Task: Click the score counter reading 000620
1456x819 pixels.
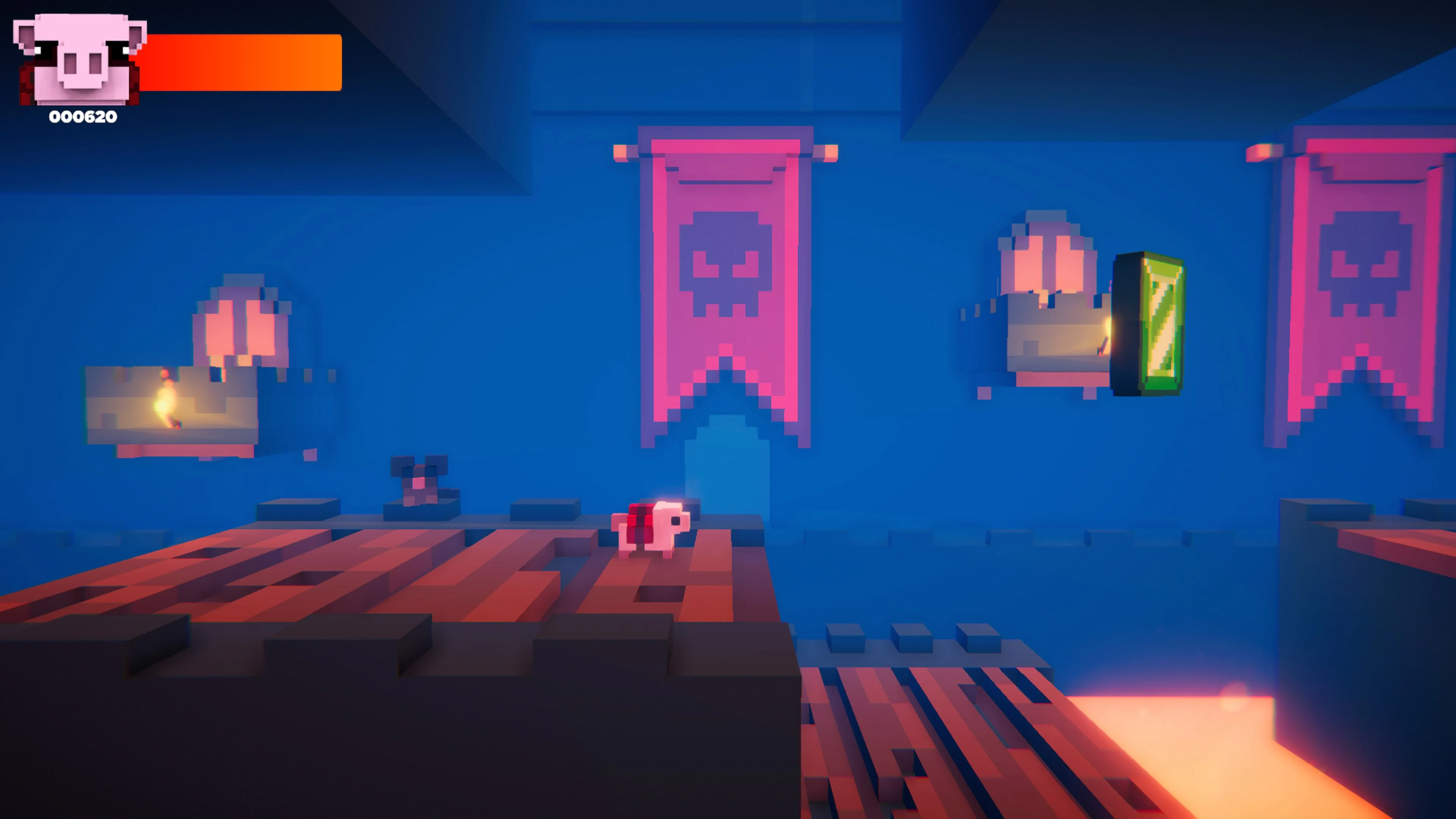Action: [83, 118]
